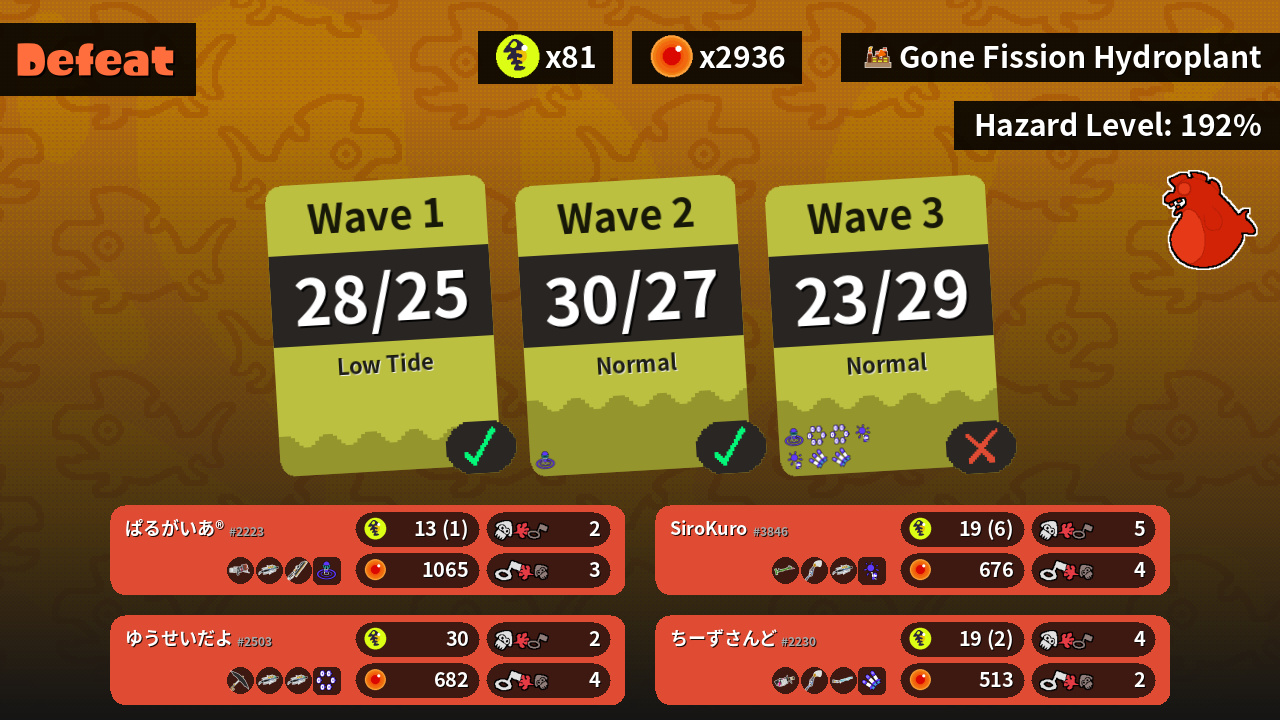Image resolution: width=1280 pixels, height=720 pixels.
Task: Select the Wave 1 Low Tide card
Action: 383,325
